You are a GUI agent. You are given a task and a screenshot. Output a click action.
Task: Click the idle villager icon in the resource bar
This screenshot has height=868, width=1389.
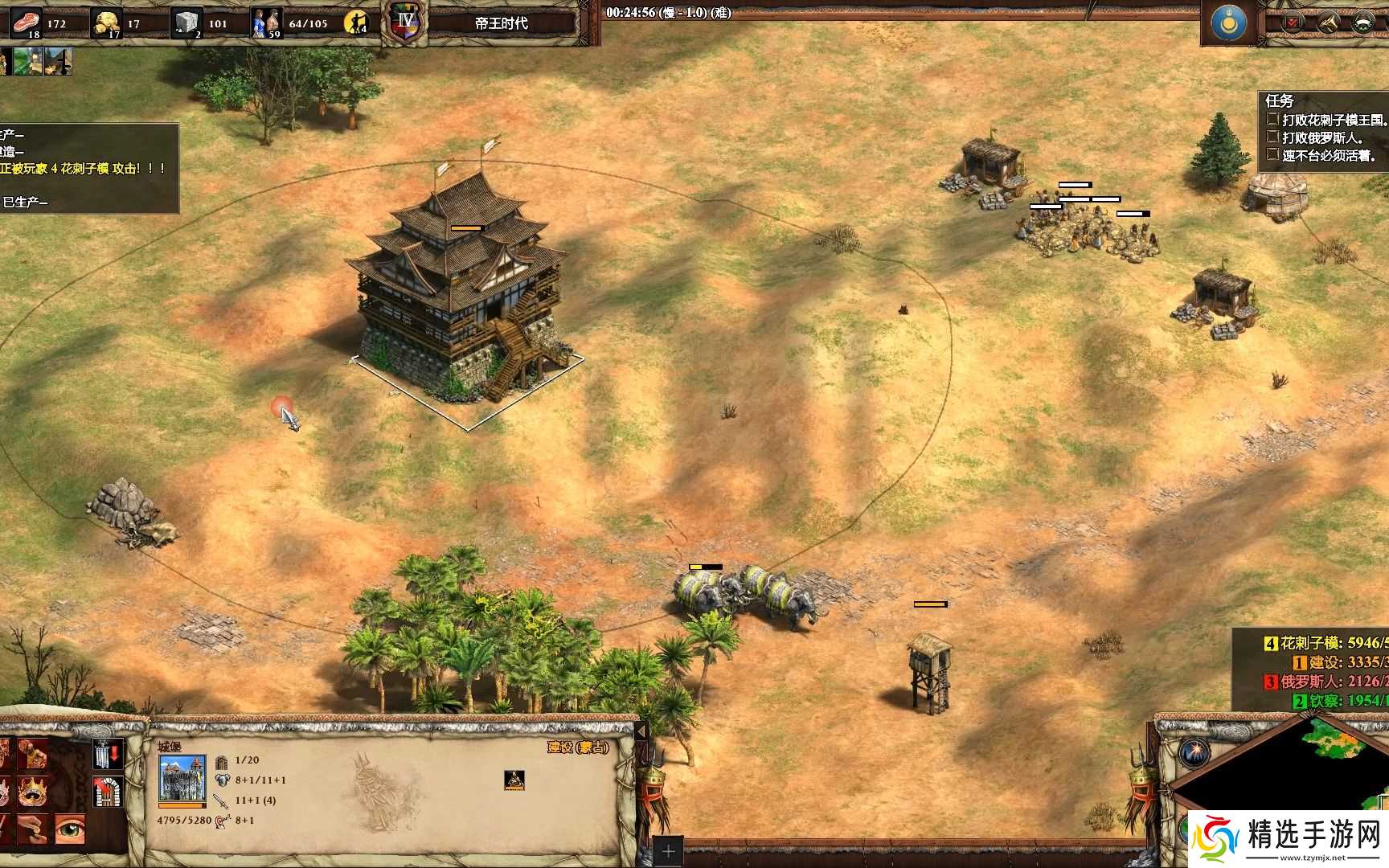[355, 23]
